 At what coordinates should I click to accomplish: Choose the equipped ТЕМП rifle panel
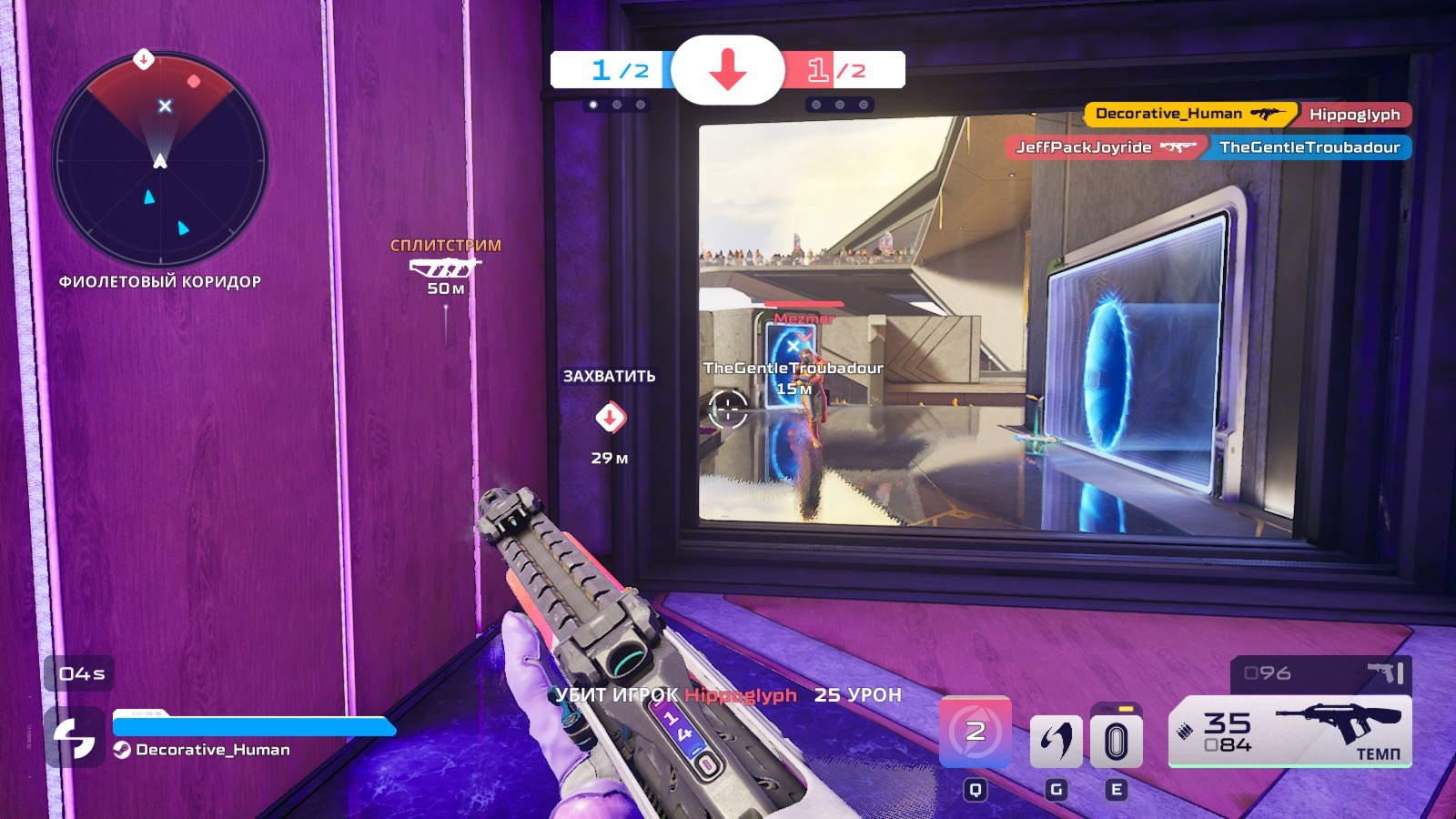(1289, 731)
